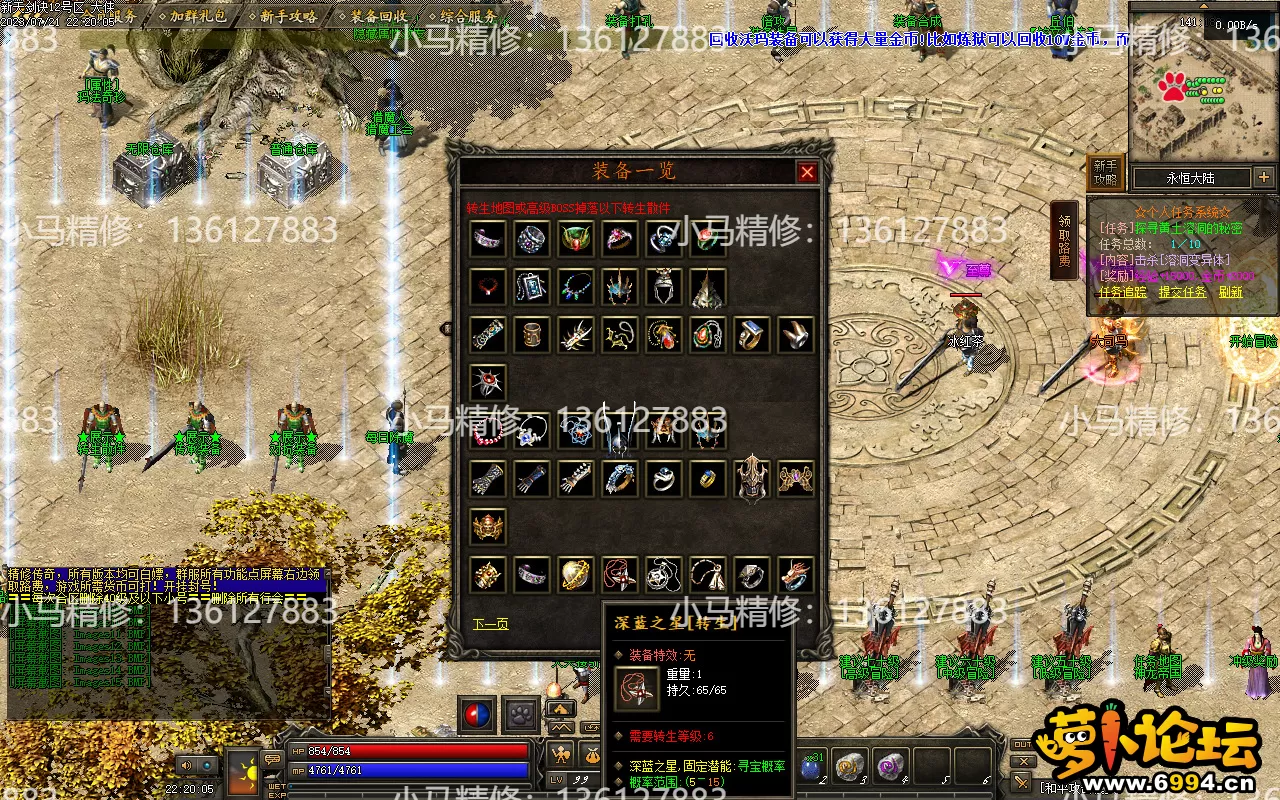Click the 任务追踪 quest tracking link
This screenshot has width=1280, height=800.
click(x=1123, y=292)
